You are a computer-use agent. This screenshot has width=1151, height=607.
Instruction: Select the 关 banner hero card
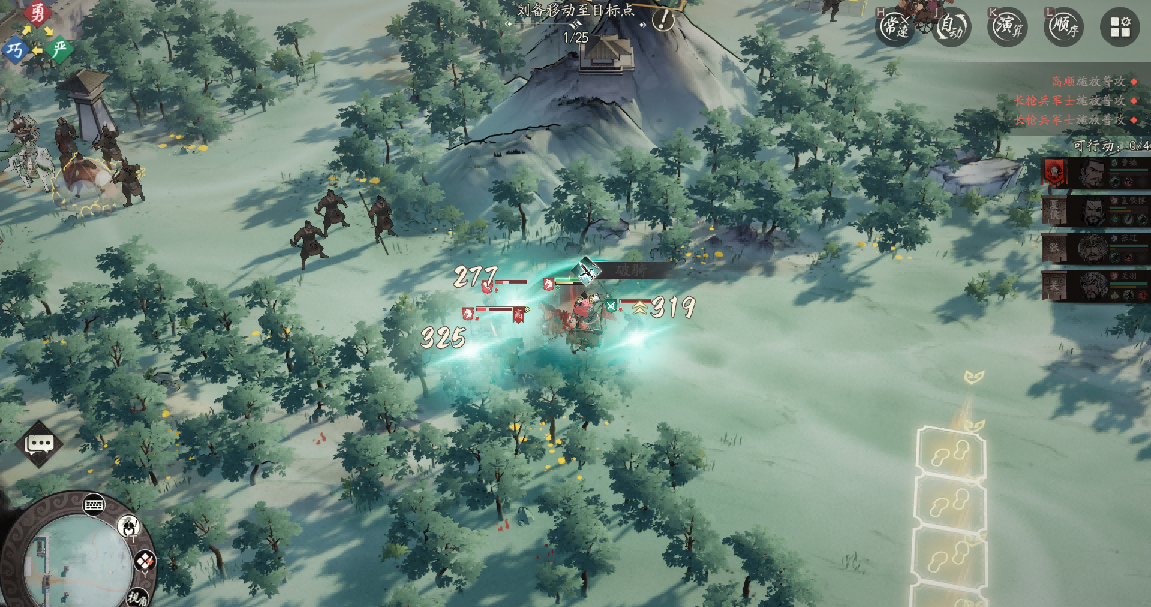(x=1096, y=285)
